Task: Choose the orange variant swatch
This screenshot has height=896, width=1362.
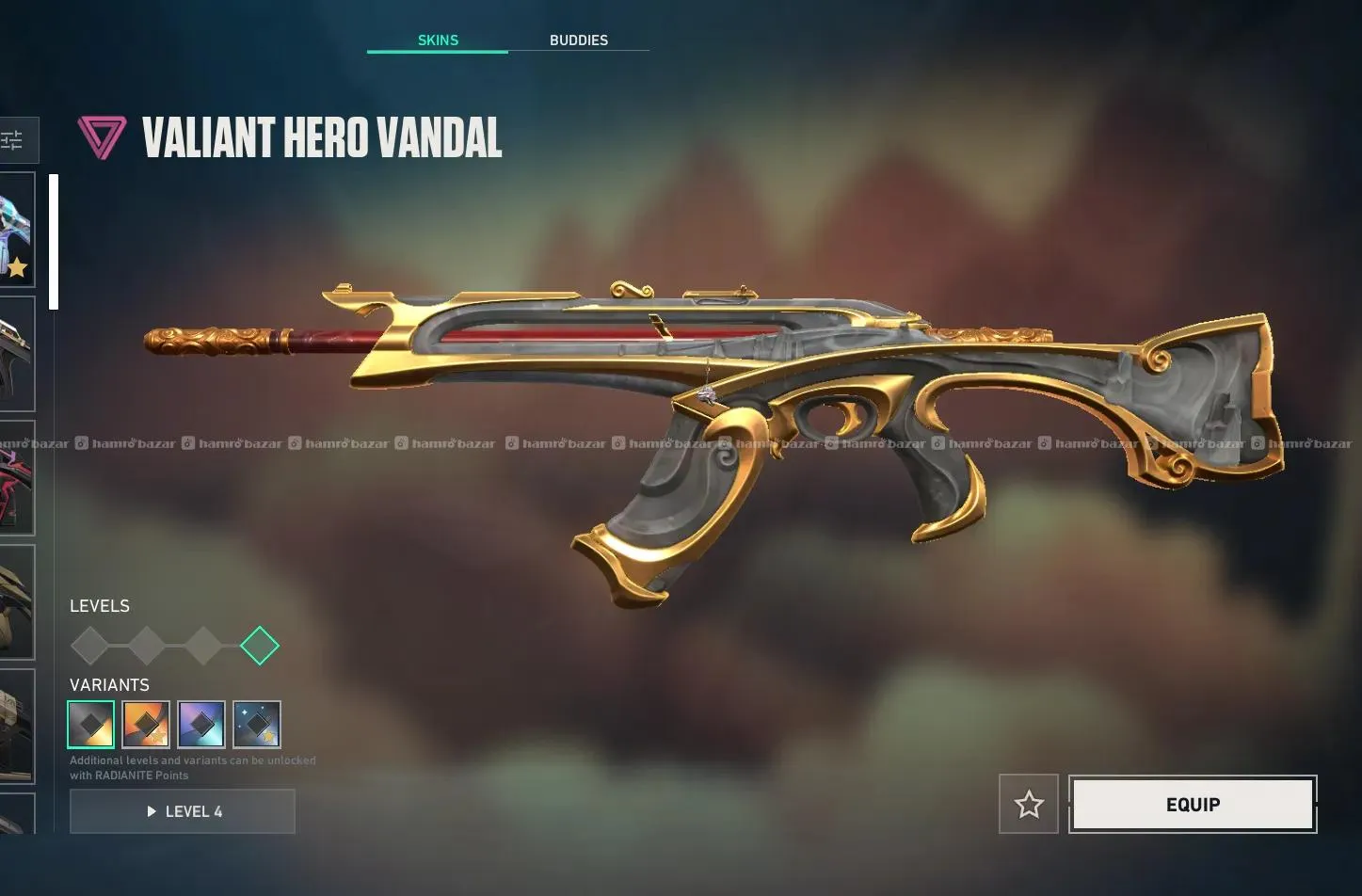Action: (x=146, y=725)
